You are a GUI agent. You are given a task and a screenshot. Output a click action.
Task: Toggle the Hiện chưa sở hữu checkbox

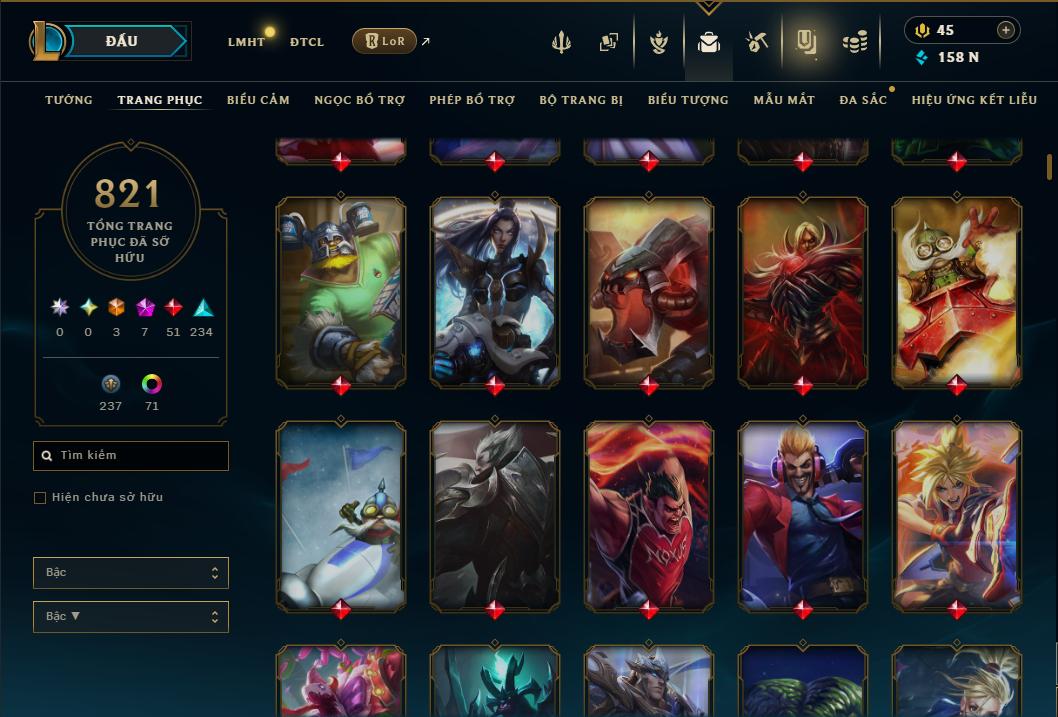click(x=40, y=497)
